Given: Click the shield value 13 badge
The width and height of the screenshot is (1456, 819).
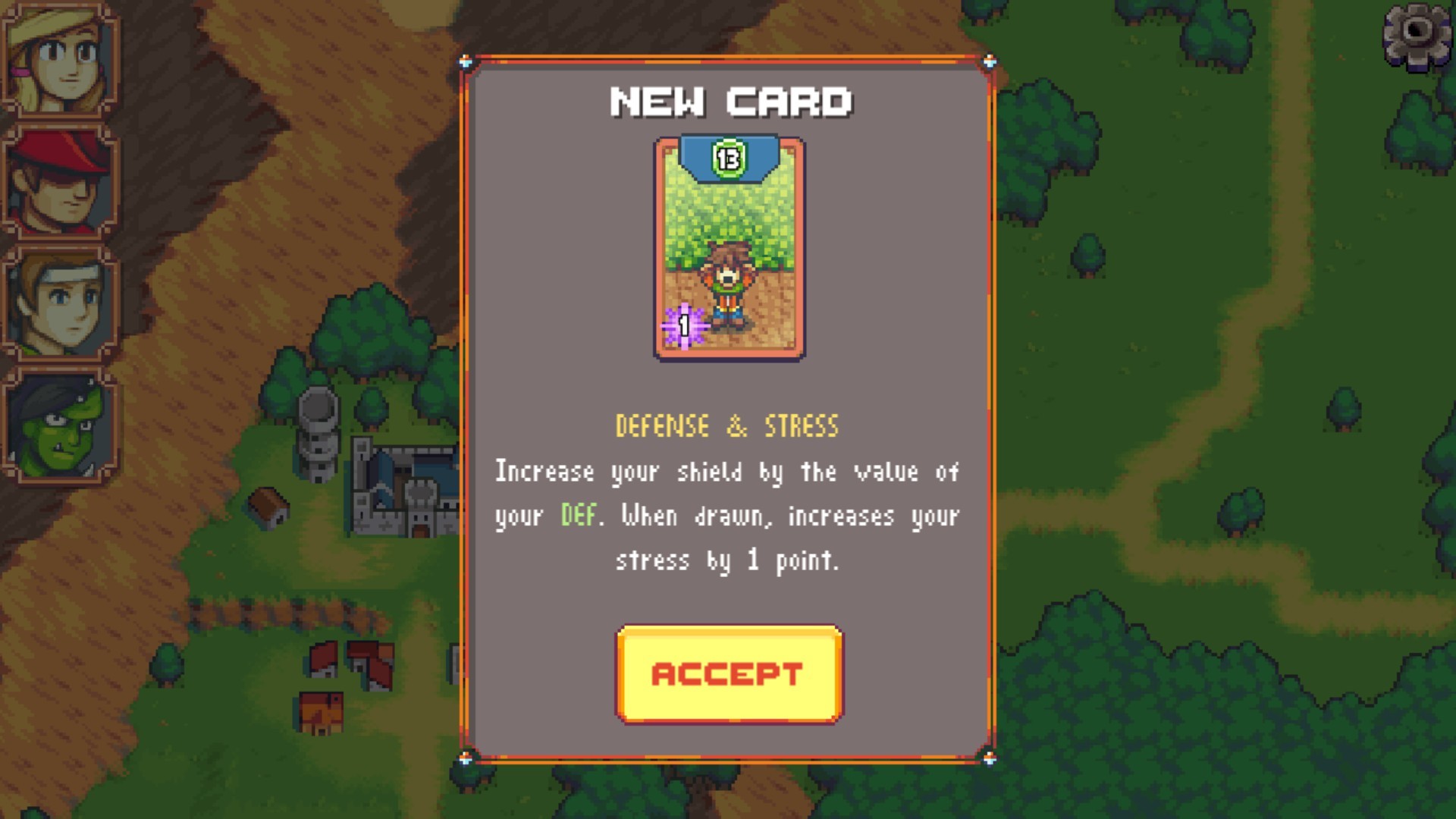Looking at the screenshot, I should pyautogui.click(x=729, y=157).
